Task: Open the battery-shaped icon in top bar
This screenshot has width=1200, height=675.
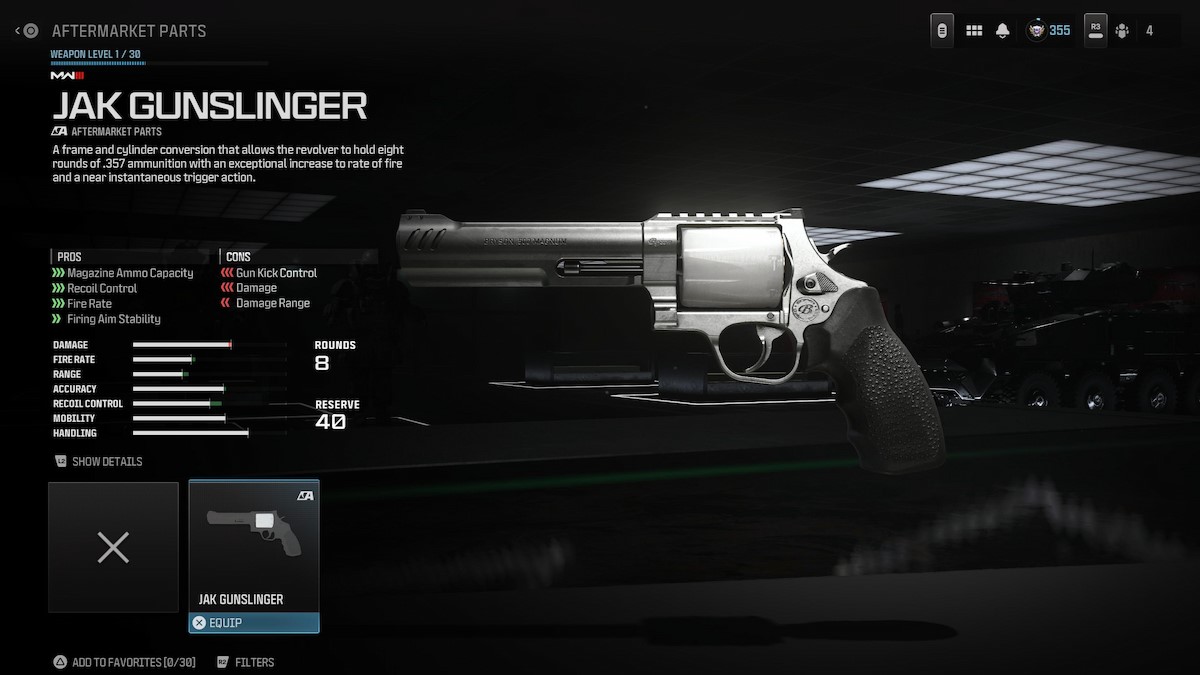Action: point(941,31)
